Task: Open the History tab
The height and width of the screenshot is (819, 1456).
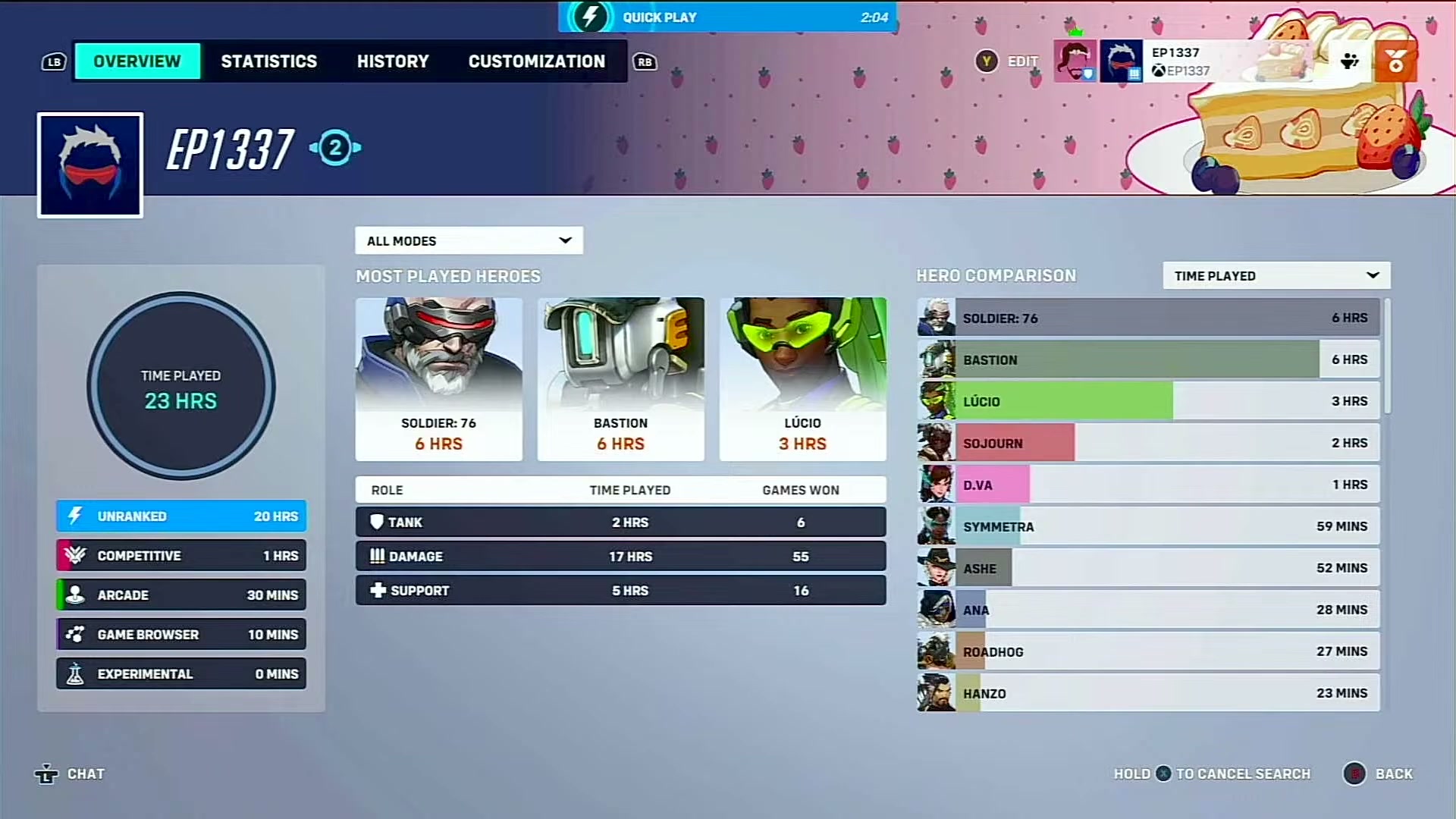Action: (x=393, y=61)
